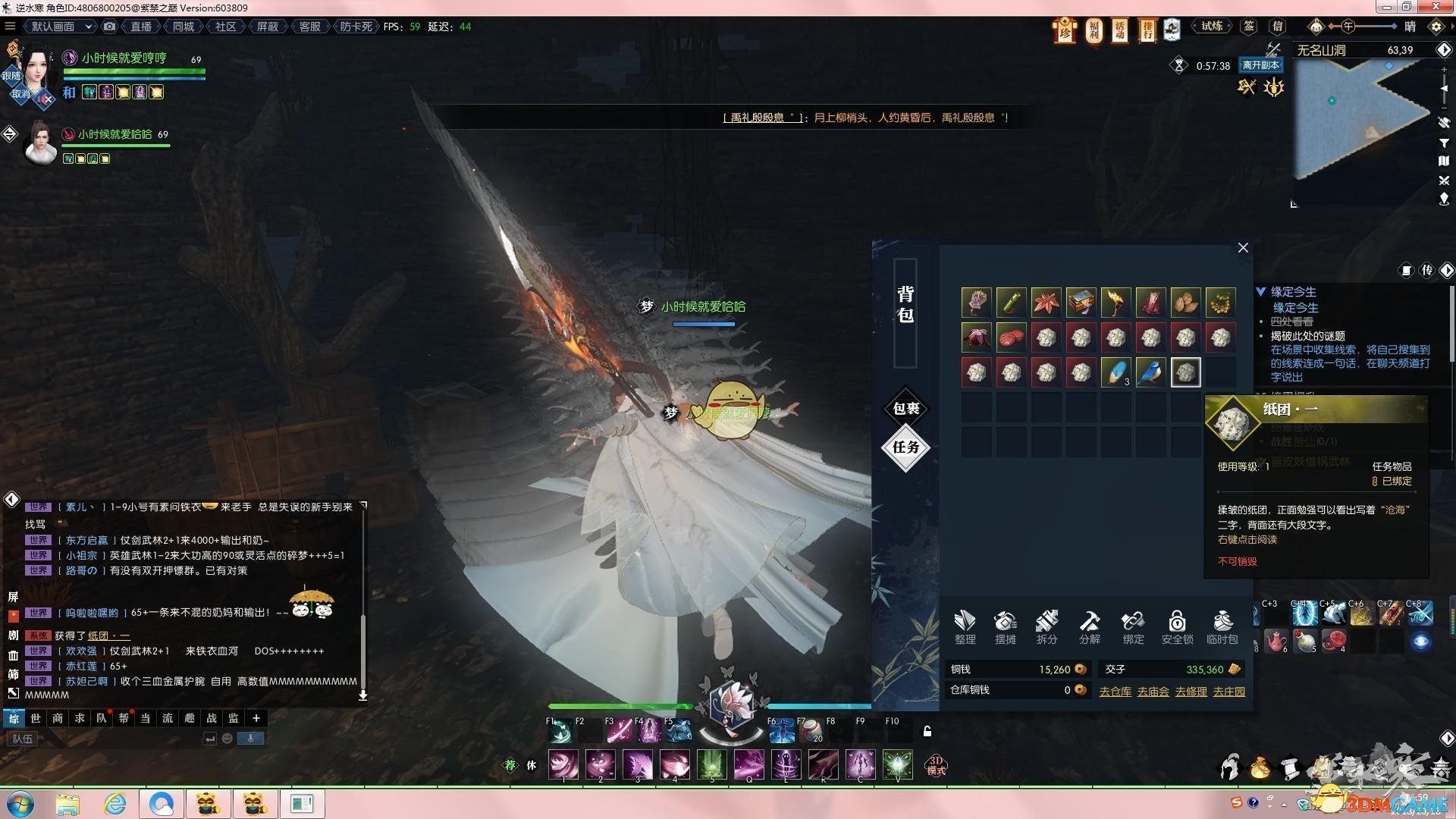Screen dimensions: 1456x819
Task: Open the 安全锁 safety lock
Action: [x=1177, y=627]
